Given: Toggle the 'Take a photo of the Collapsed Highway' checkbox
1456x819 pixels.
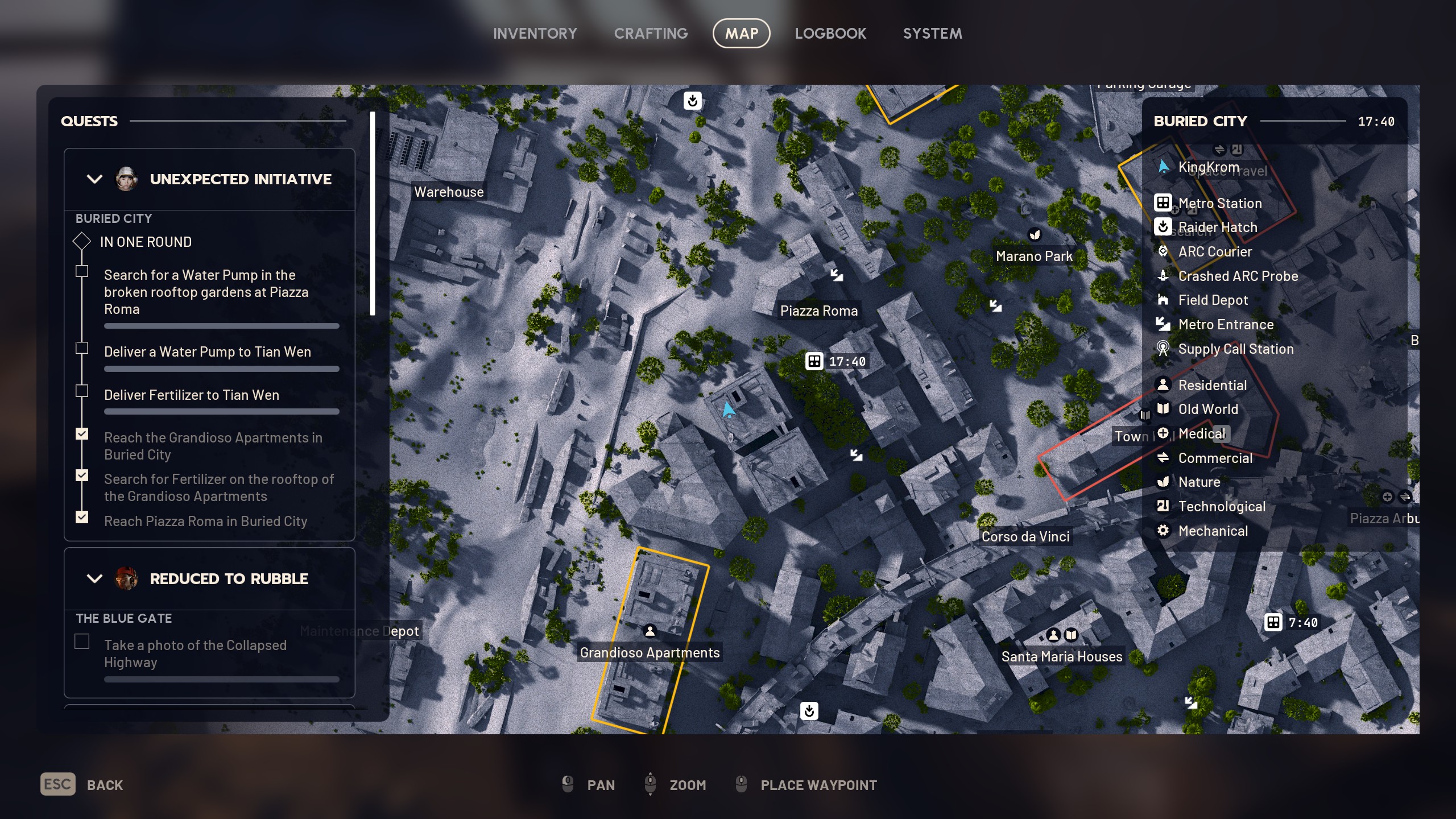Looking at the screenshot, I should 82,641.
